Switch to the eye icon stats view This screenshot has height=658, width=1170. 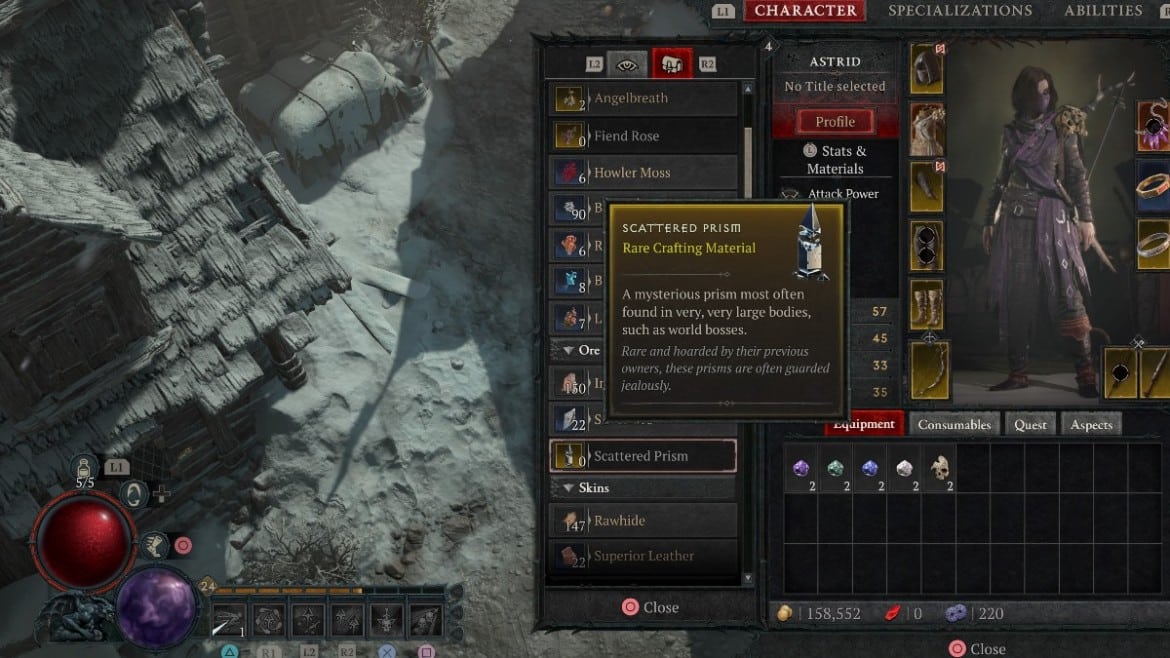pyautogui.click(x=627, y=64)
